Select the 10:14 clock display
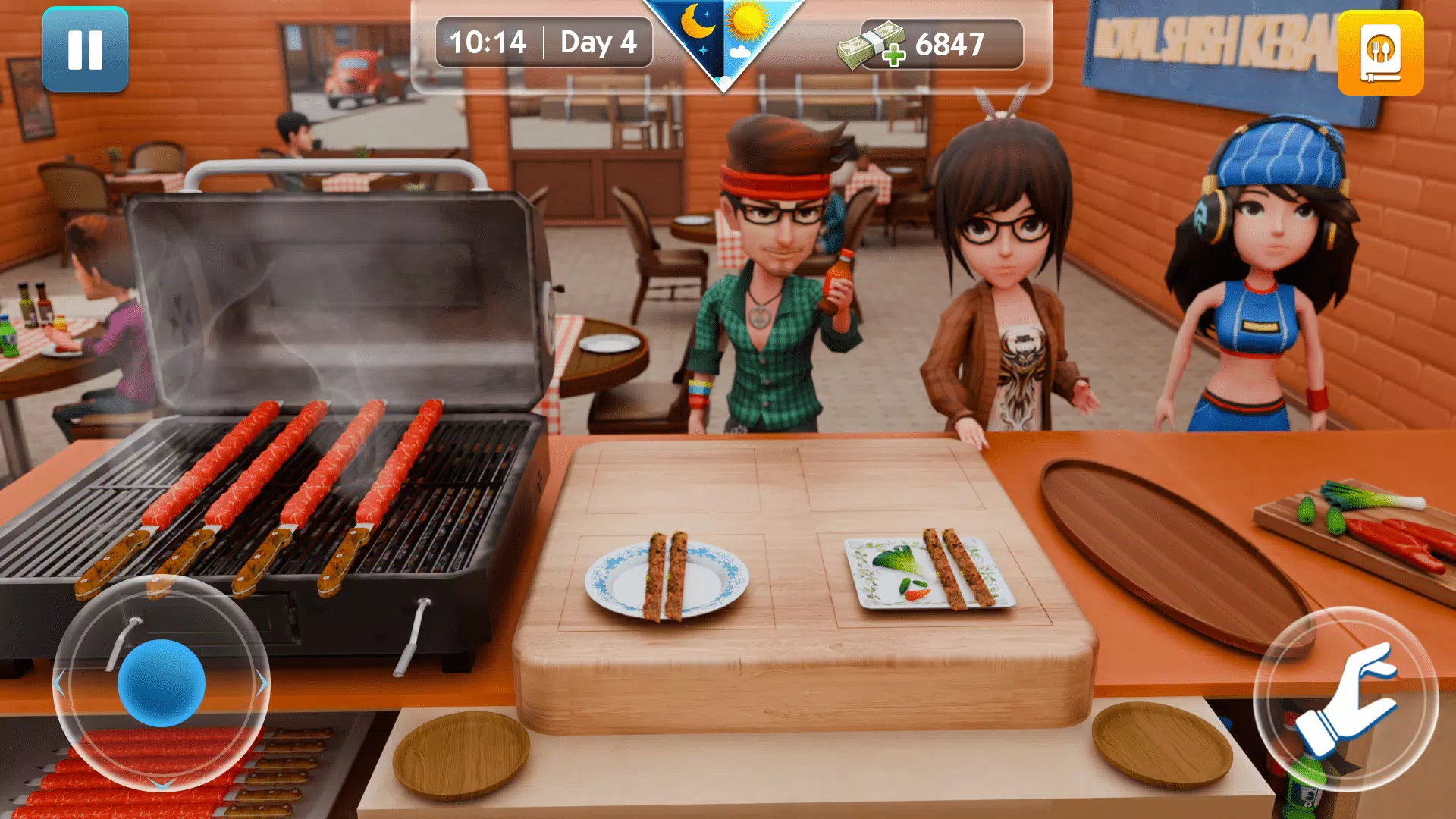 click(x=488, y=43)
